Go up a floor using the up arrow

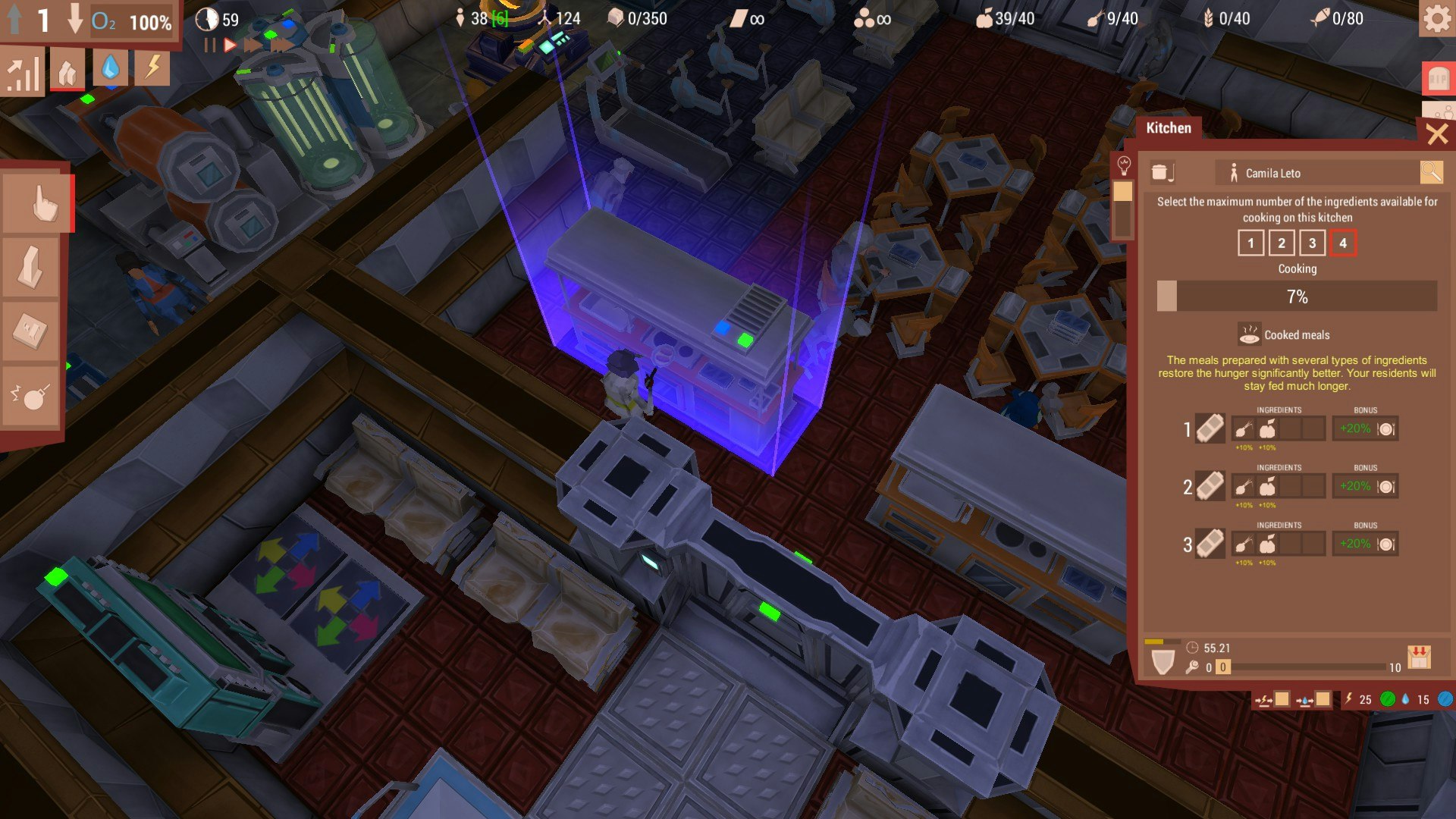coord(15,20)
